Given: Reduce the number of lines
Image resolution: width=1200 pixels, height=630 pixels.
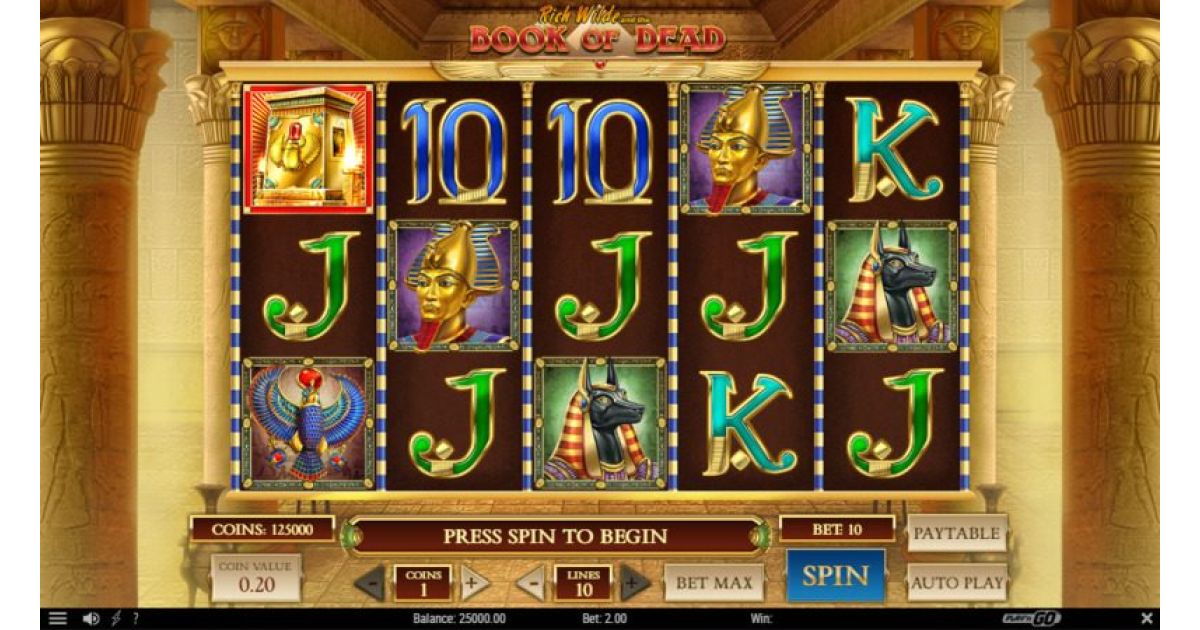Looking at the screenshot, I should pos(531,582).
